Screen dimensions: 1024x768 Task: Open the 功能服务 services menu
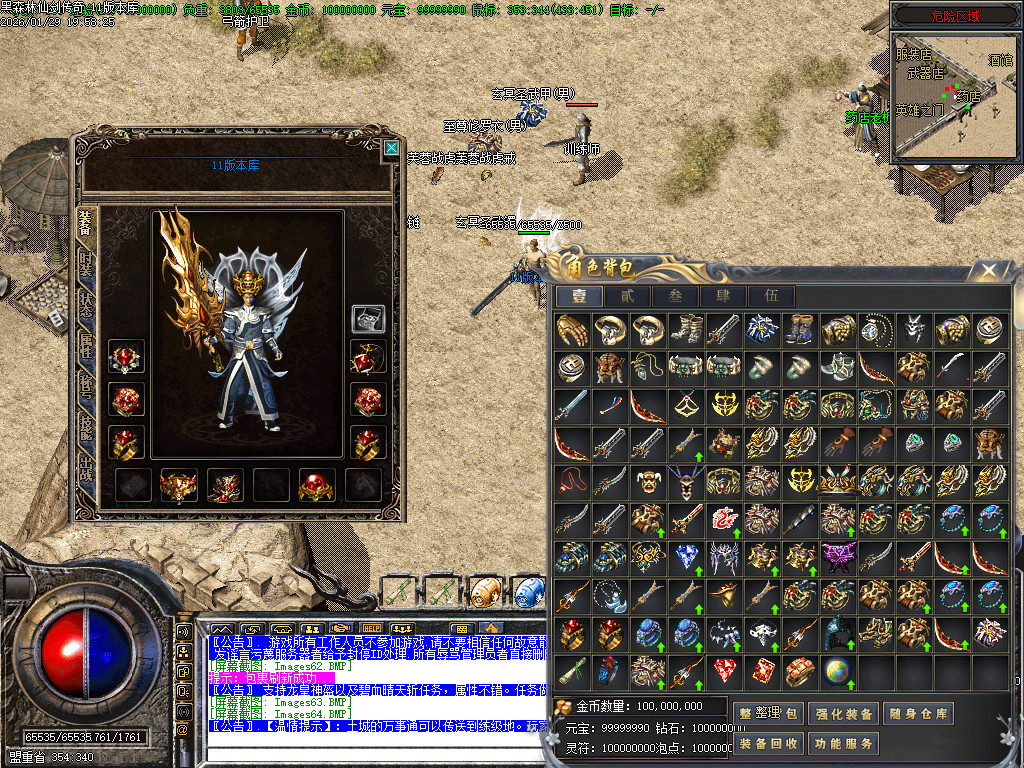click(846, 743)
